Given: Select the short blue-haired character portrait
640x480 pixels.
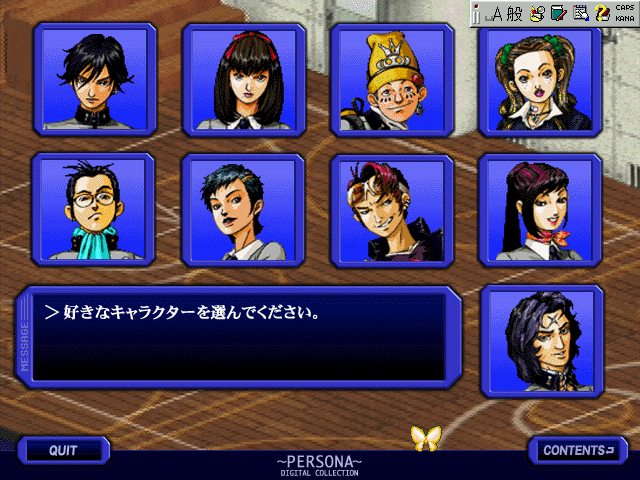Looking at the screenshot, I should pyautogui.click(x=243, y=208).
